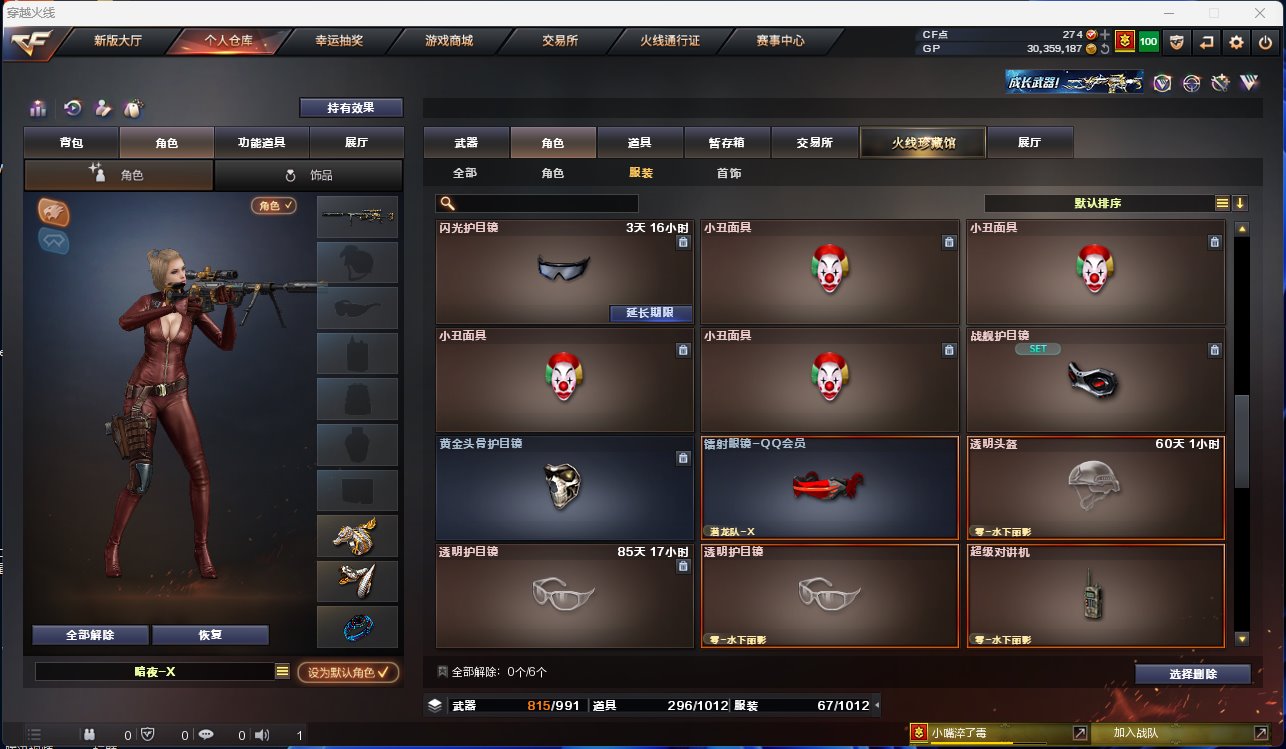
Task: Click 延长期限 on 闪光护目镜
Action: click(650, 313)
